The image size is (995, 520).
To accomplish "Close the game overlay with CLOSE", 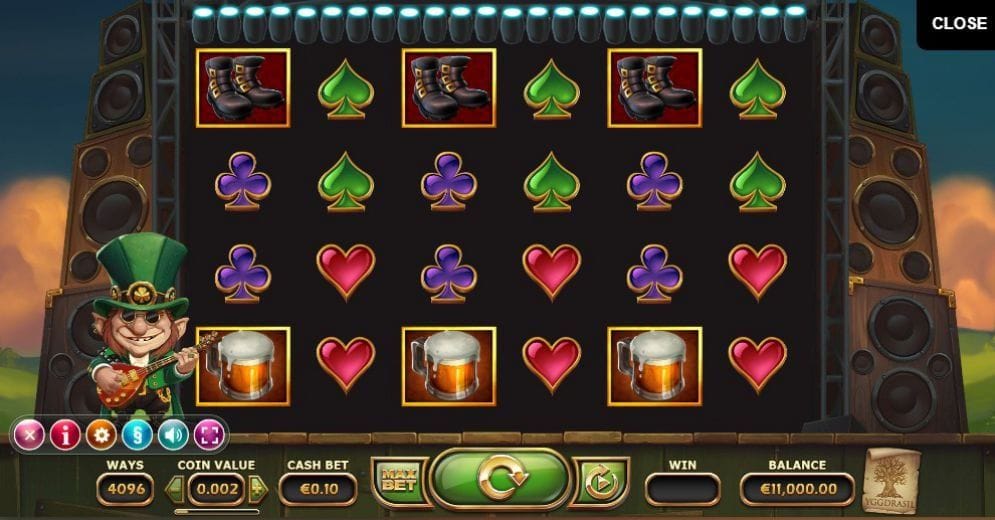I will (x=958, y=24).
